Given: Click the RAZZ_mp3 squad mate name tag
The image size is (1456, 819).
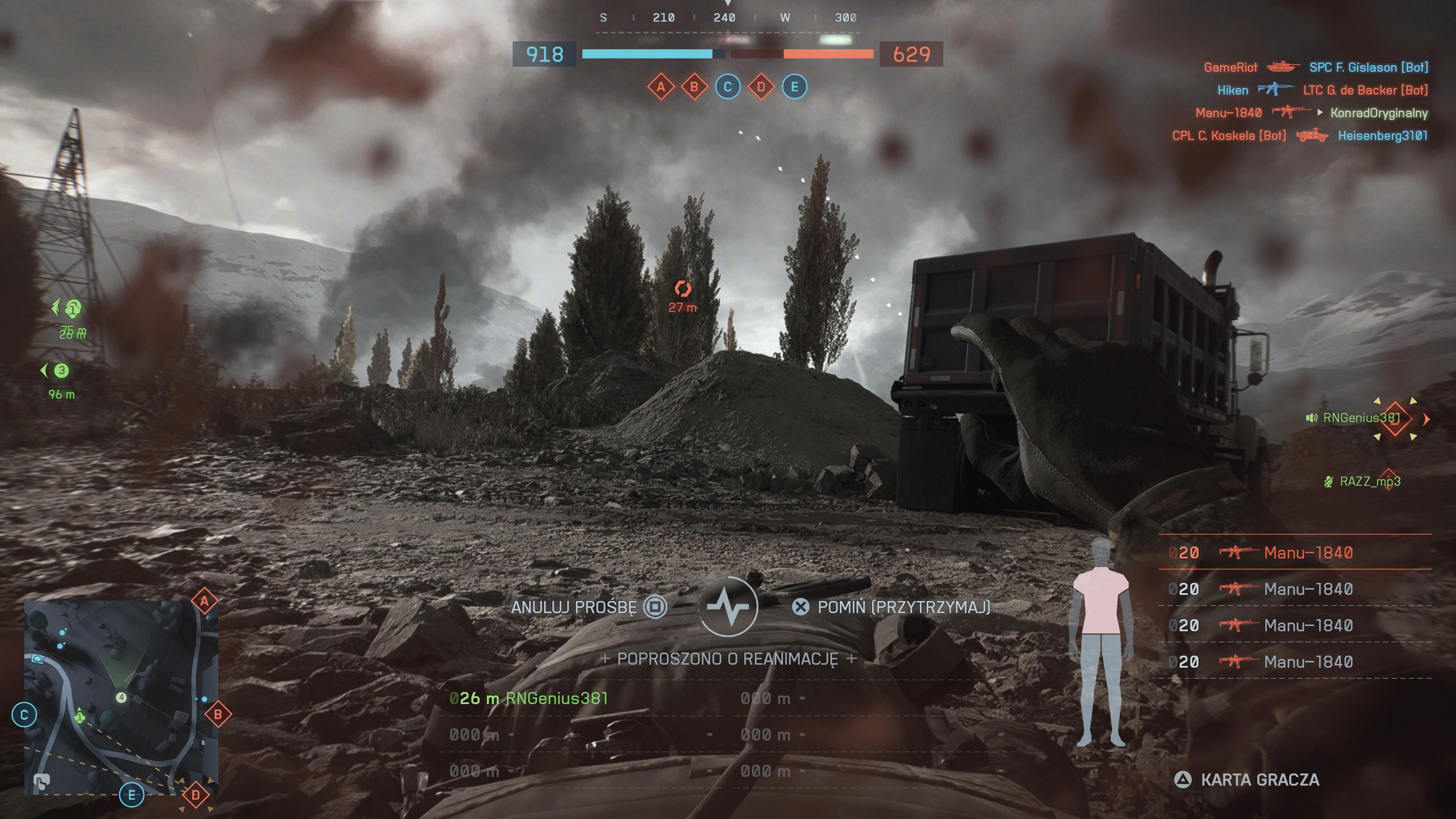Looking at the screenshot, I should [1369, 482].
